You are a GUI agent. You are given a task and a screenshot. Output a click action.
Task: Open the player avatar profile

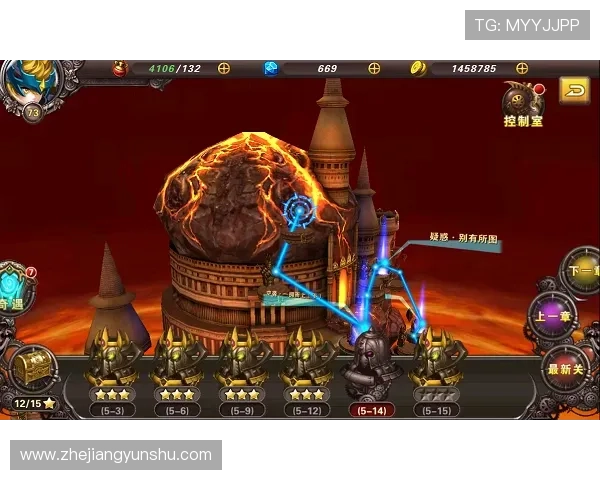pyautogui.click(x=26, y=83)
